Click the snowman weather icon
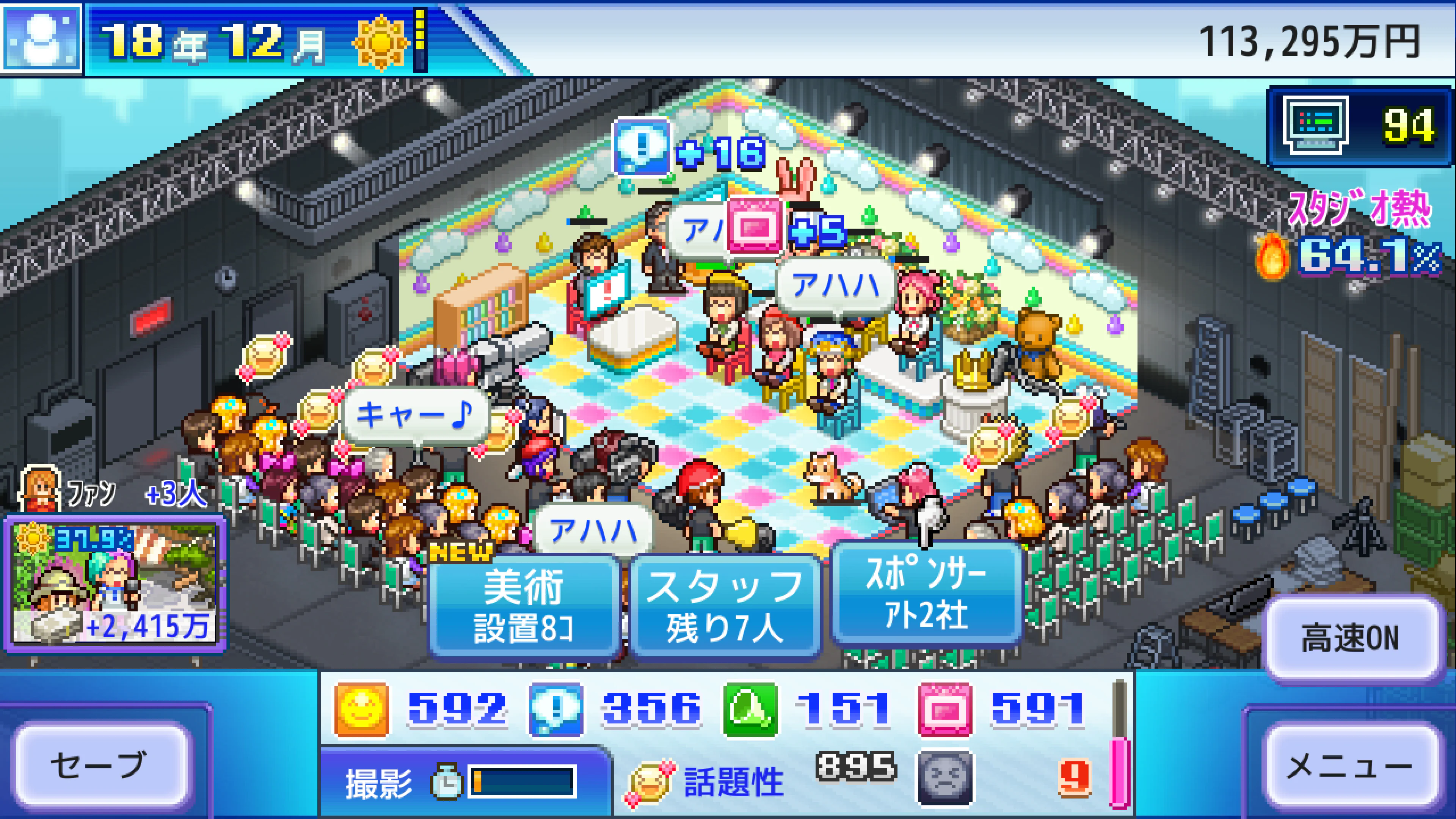This screenshot has height=819, width=1456. click(41, 38)
